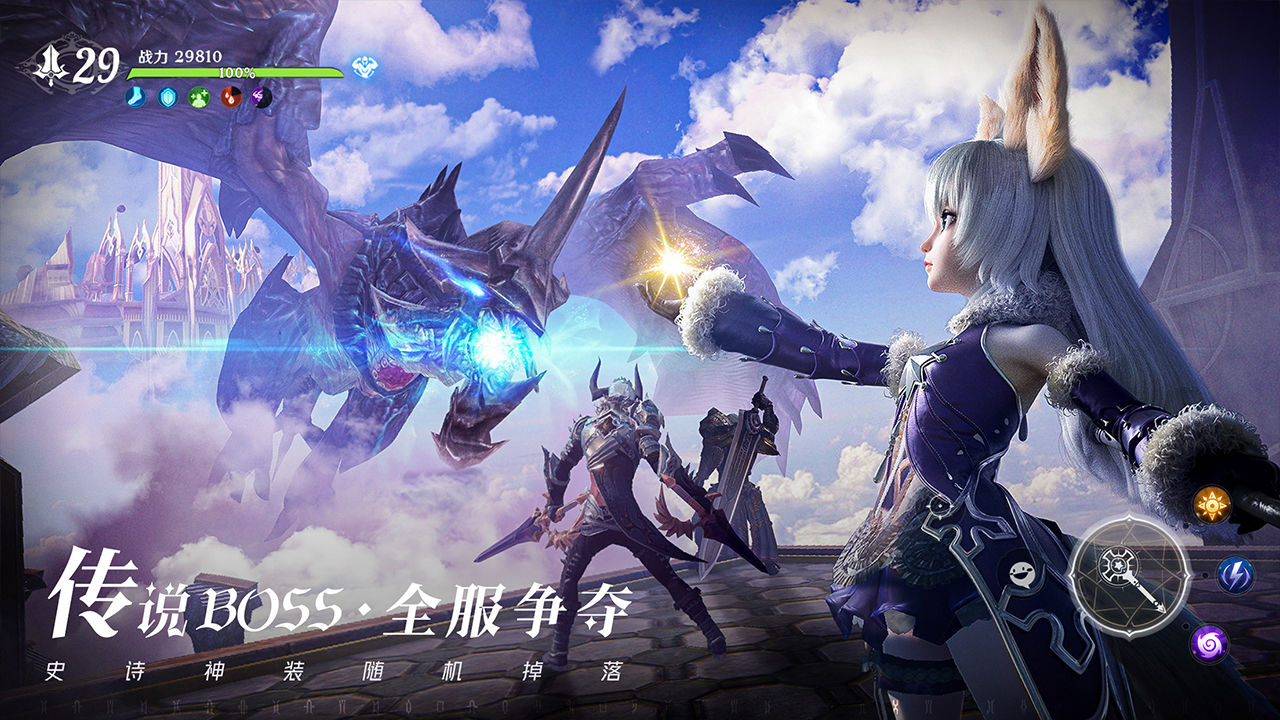Click the blue shield buff icon

tap(167, 97)
